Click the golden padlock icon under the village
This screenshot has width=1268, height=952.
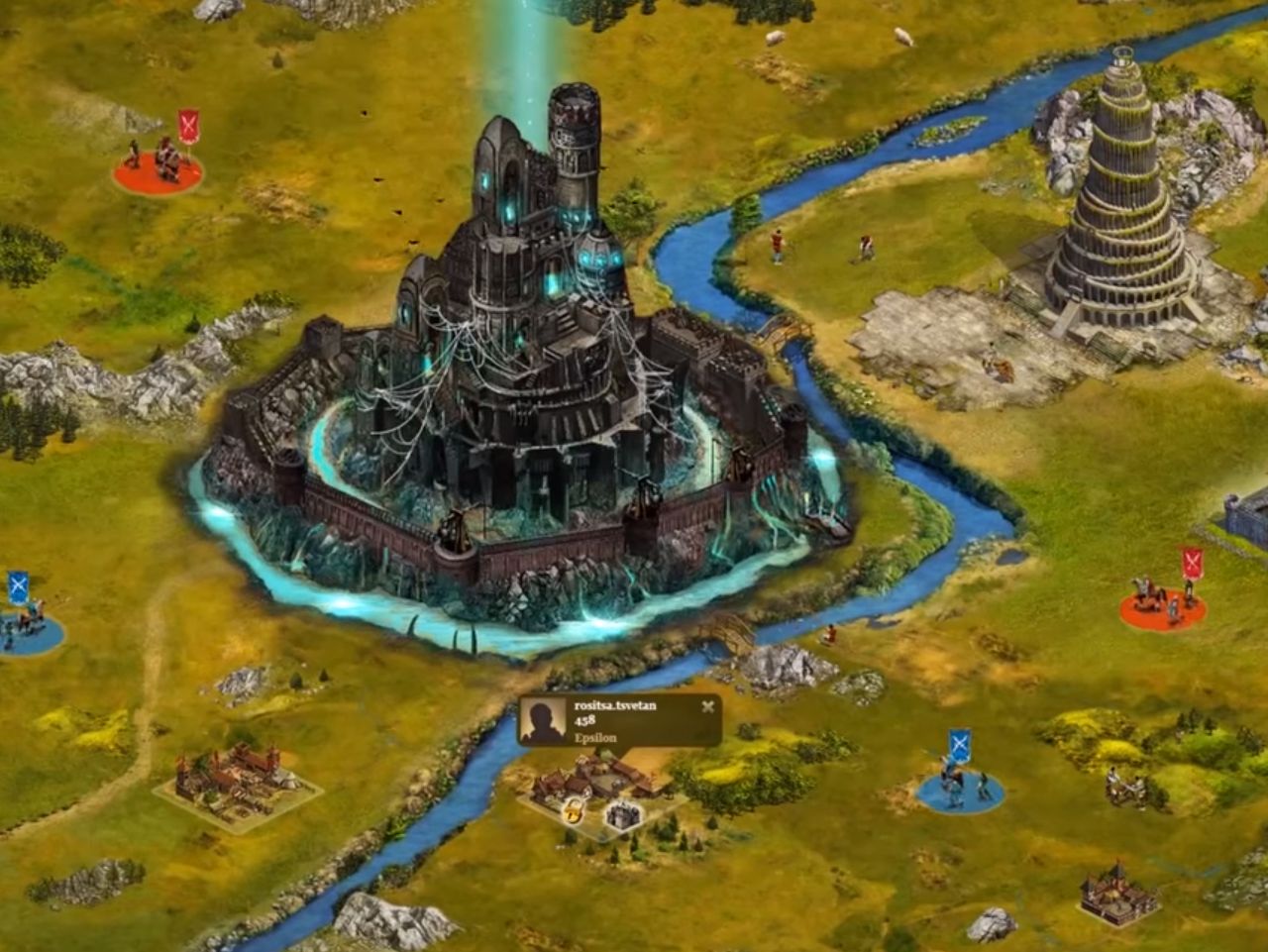click(572, 812)
